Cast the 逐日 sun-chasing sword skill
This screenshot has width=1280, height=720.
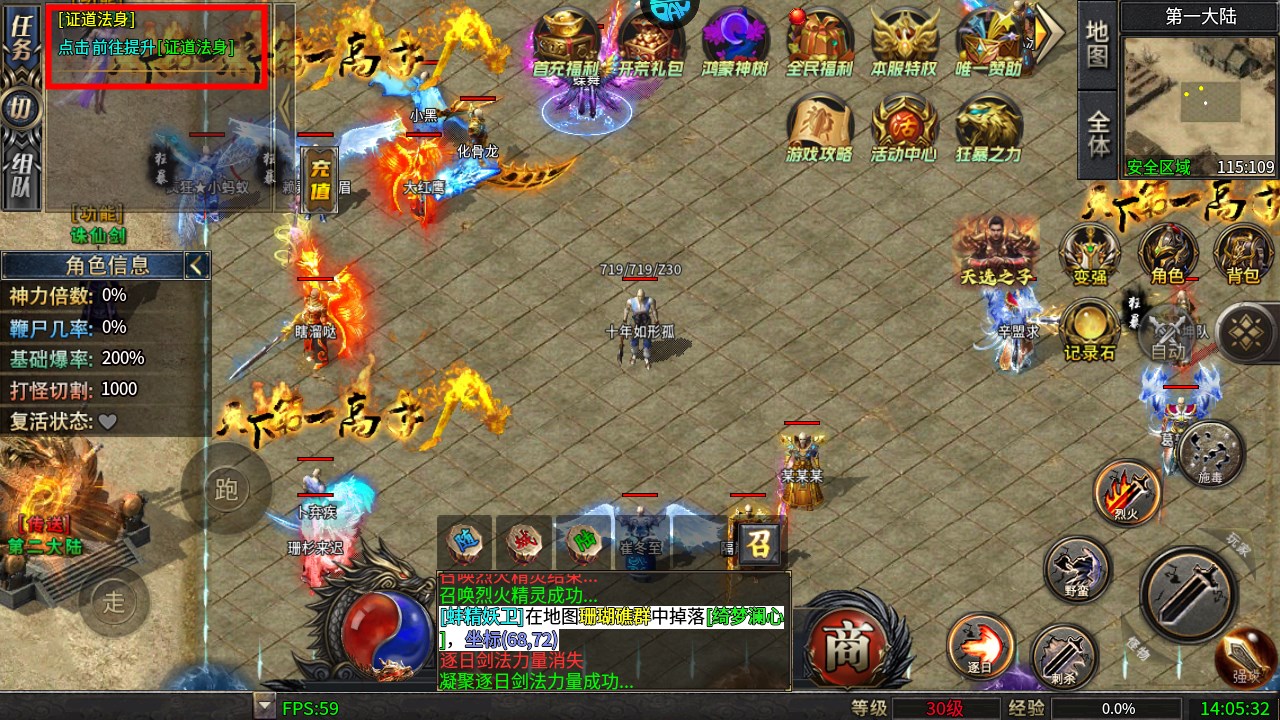click(x=980, y=645)
